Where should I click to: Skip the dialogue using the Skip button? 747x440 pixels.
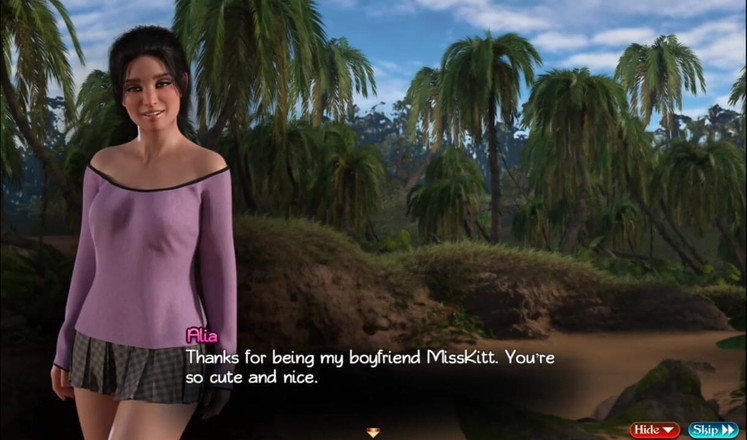[x=713, y=430]
